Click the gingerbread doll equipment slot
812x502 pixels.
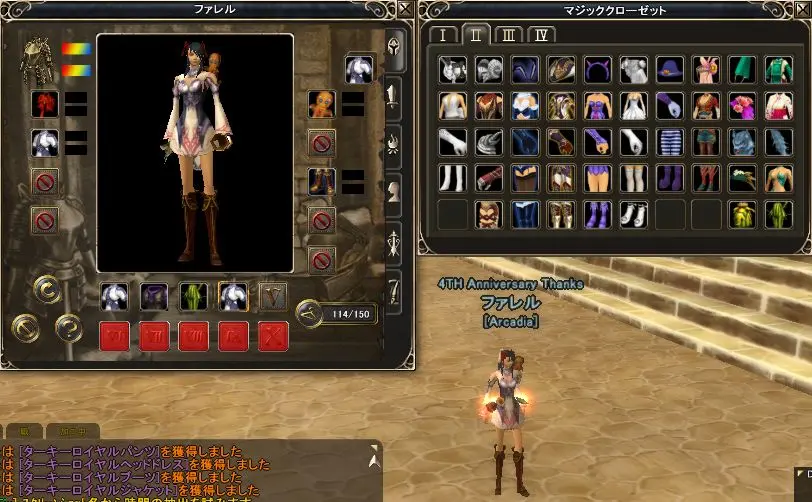coord(322,103)
